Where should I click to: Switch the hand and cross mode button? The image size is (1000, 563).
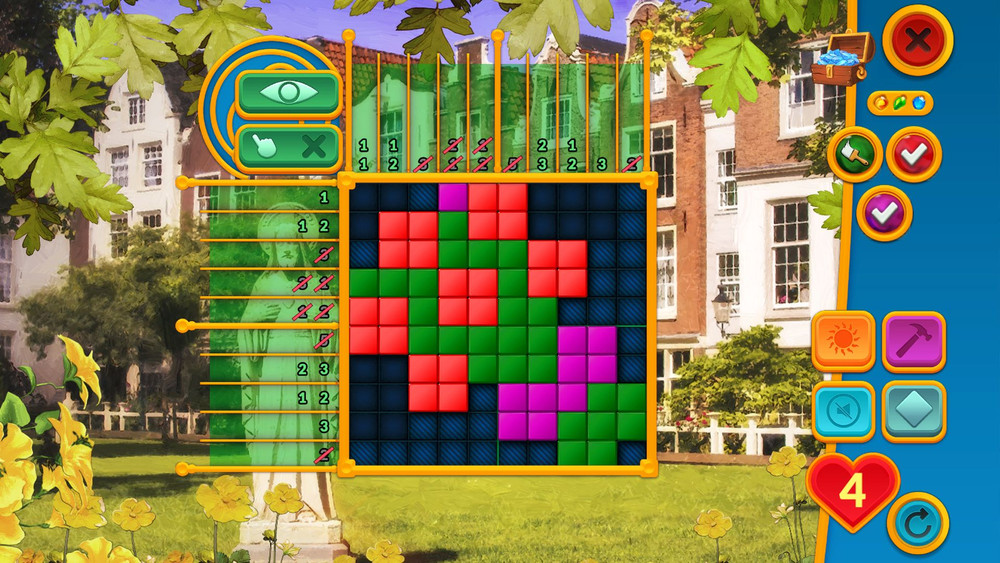click(289, 148)
